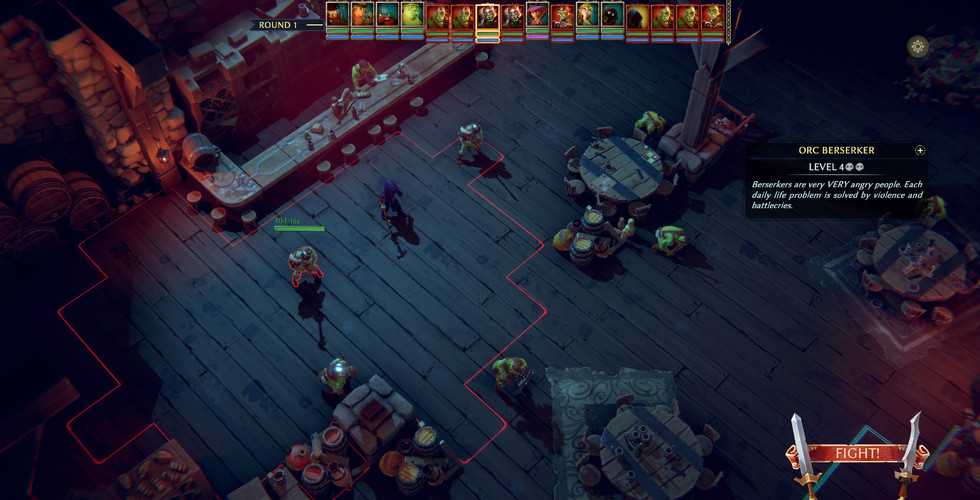This screenshot has width=980, height=500.
Task: Expand the Orc Berserker info panel
Action: [920, 151]
